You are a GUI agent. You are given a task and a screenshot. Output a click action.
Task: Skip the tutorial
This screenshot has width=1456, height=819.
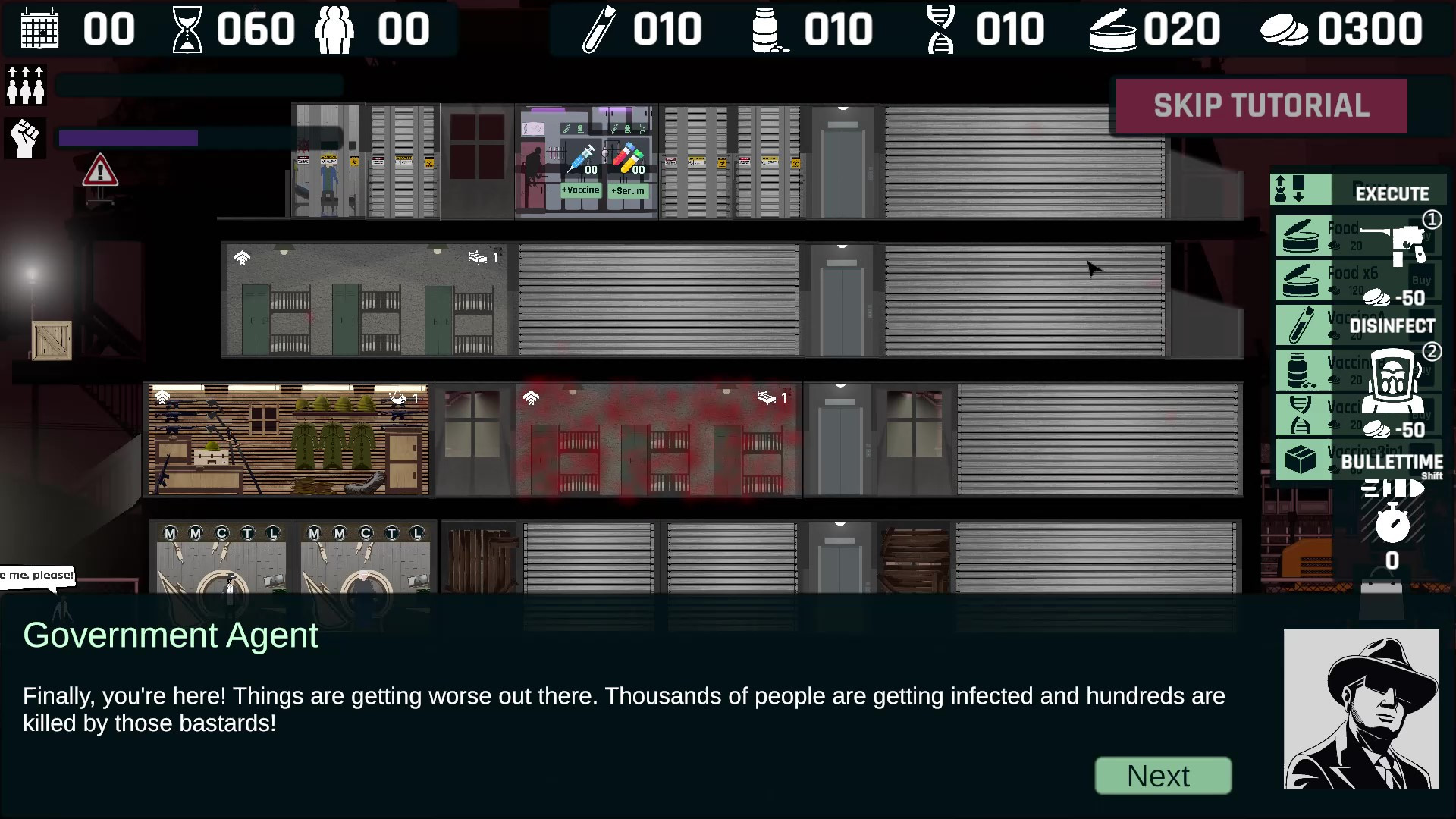1261,105
